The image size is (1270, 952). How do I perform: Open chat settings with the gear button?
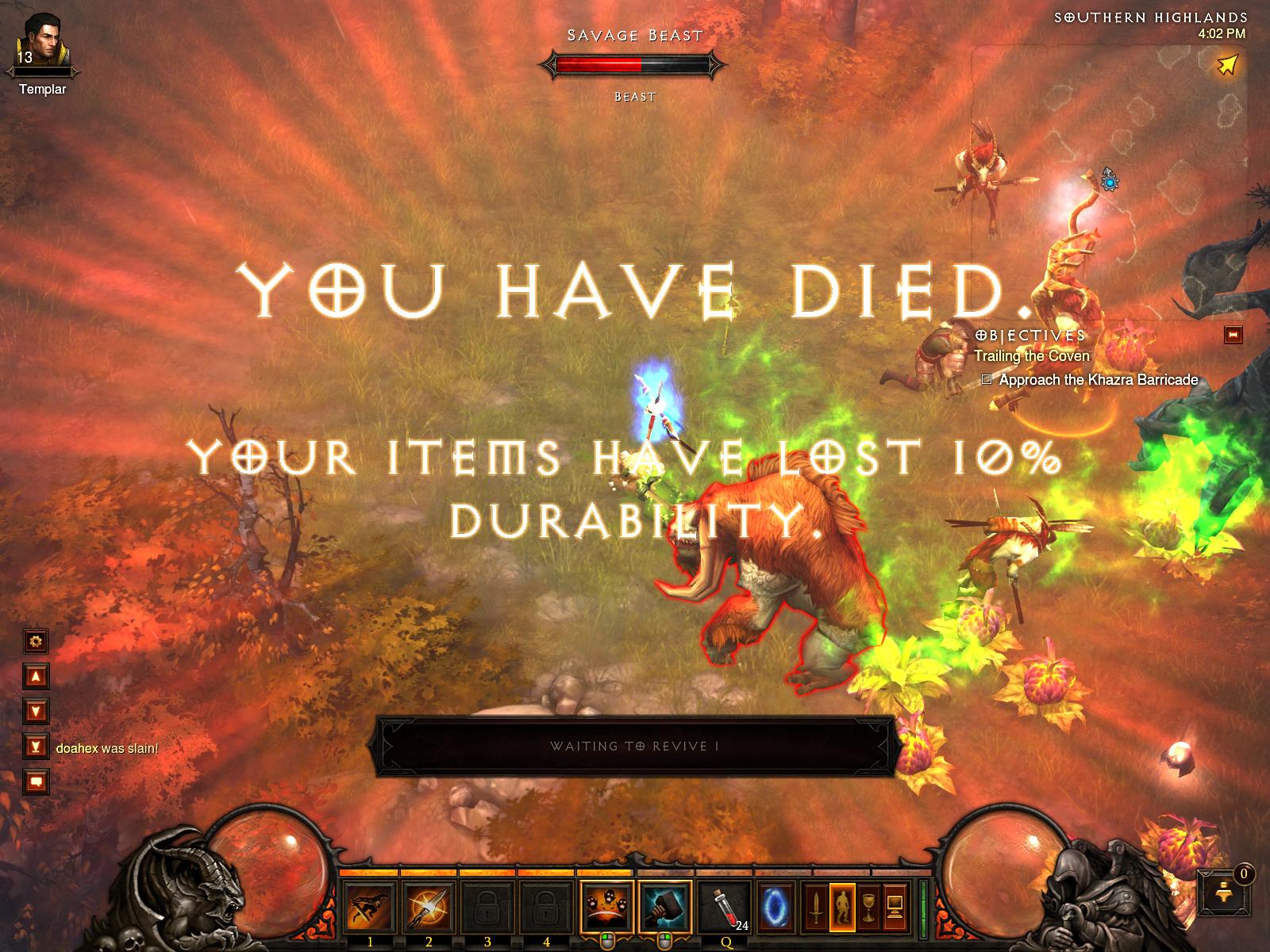pos(37,640)
